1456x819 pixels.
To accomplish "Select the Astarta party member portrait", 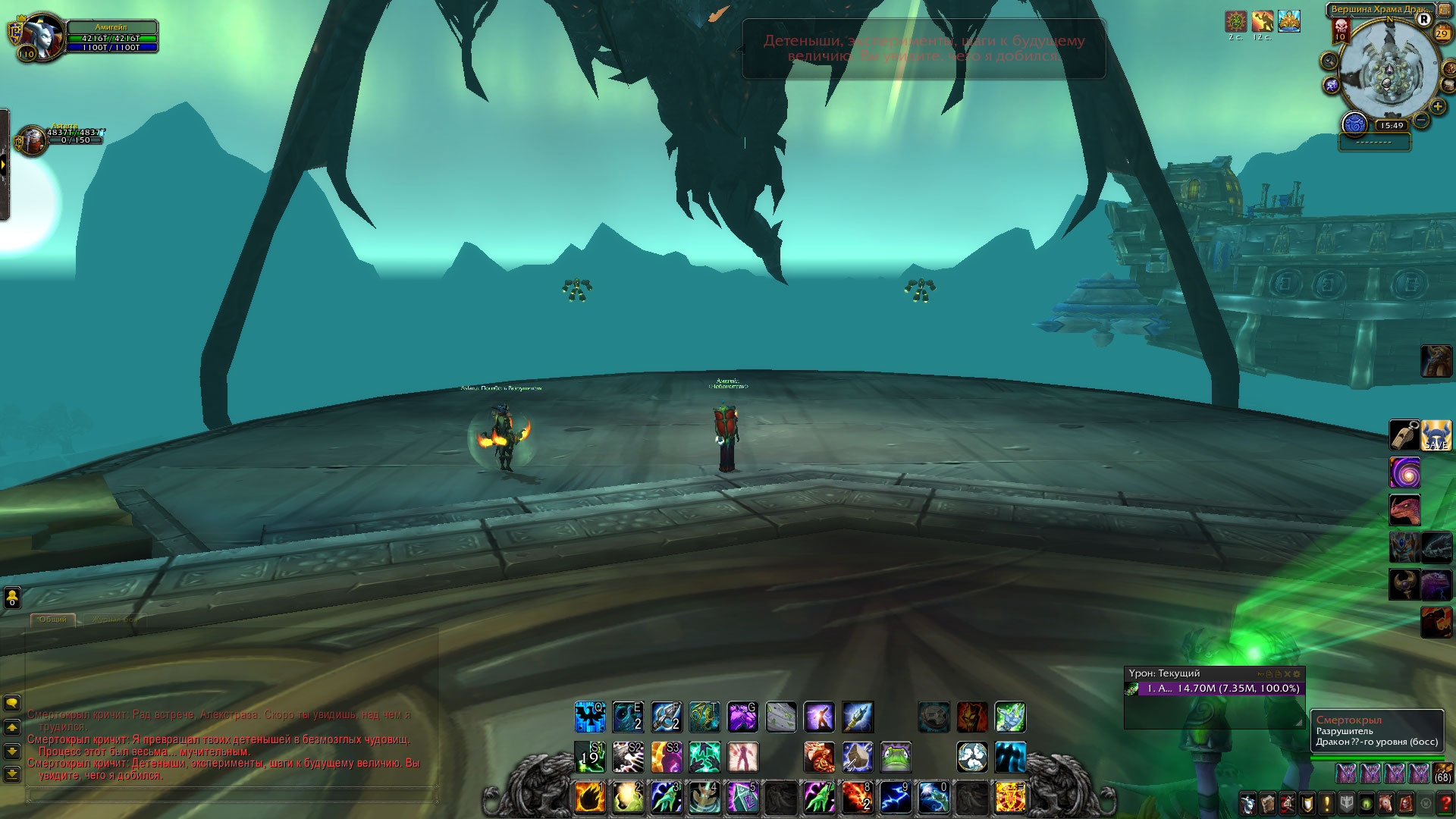I will (32, 140).
